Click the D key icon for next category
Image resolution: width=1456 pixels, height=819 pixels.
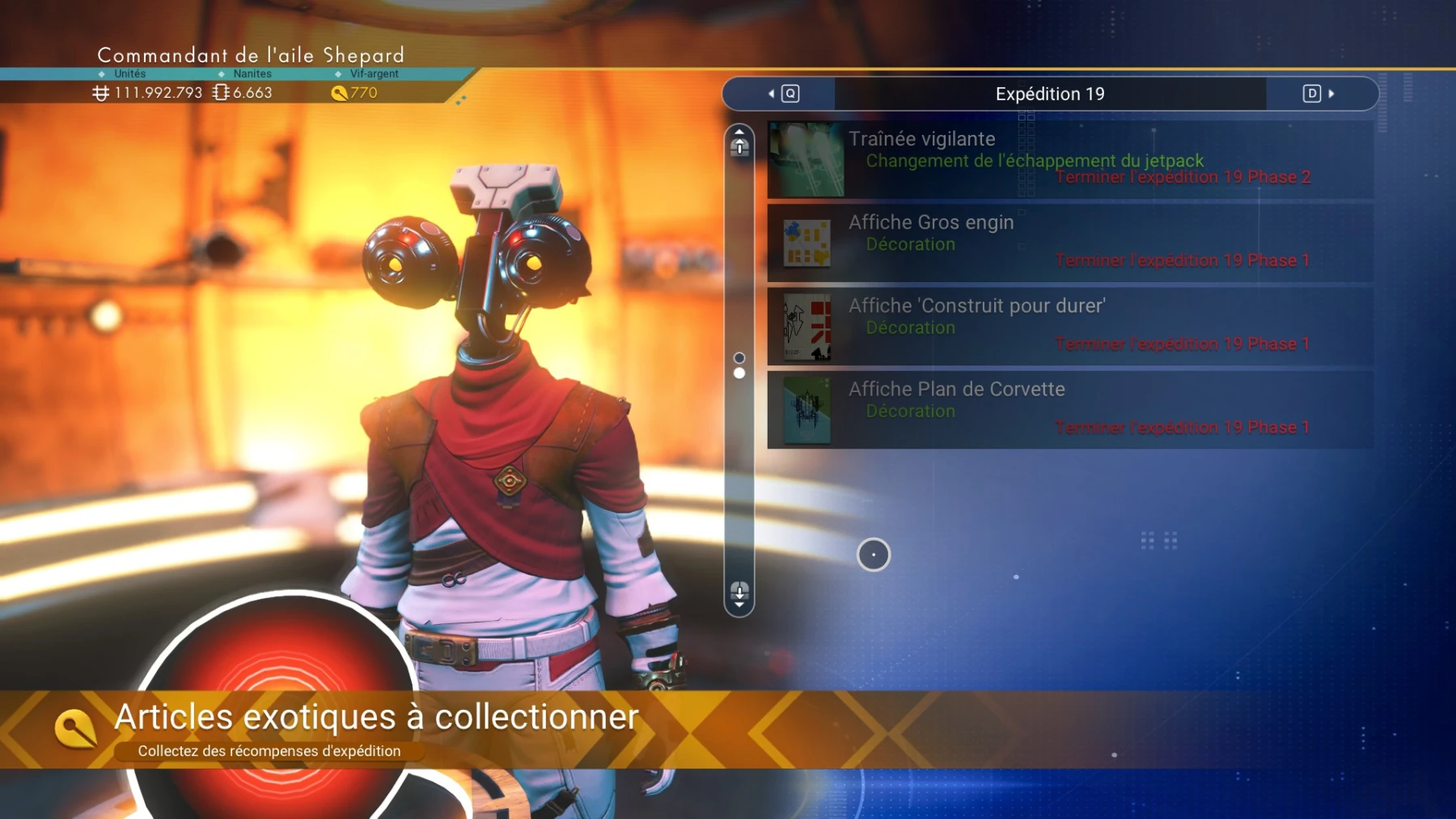point(1311,93)
